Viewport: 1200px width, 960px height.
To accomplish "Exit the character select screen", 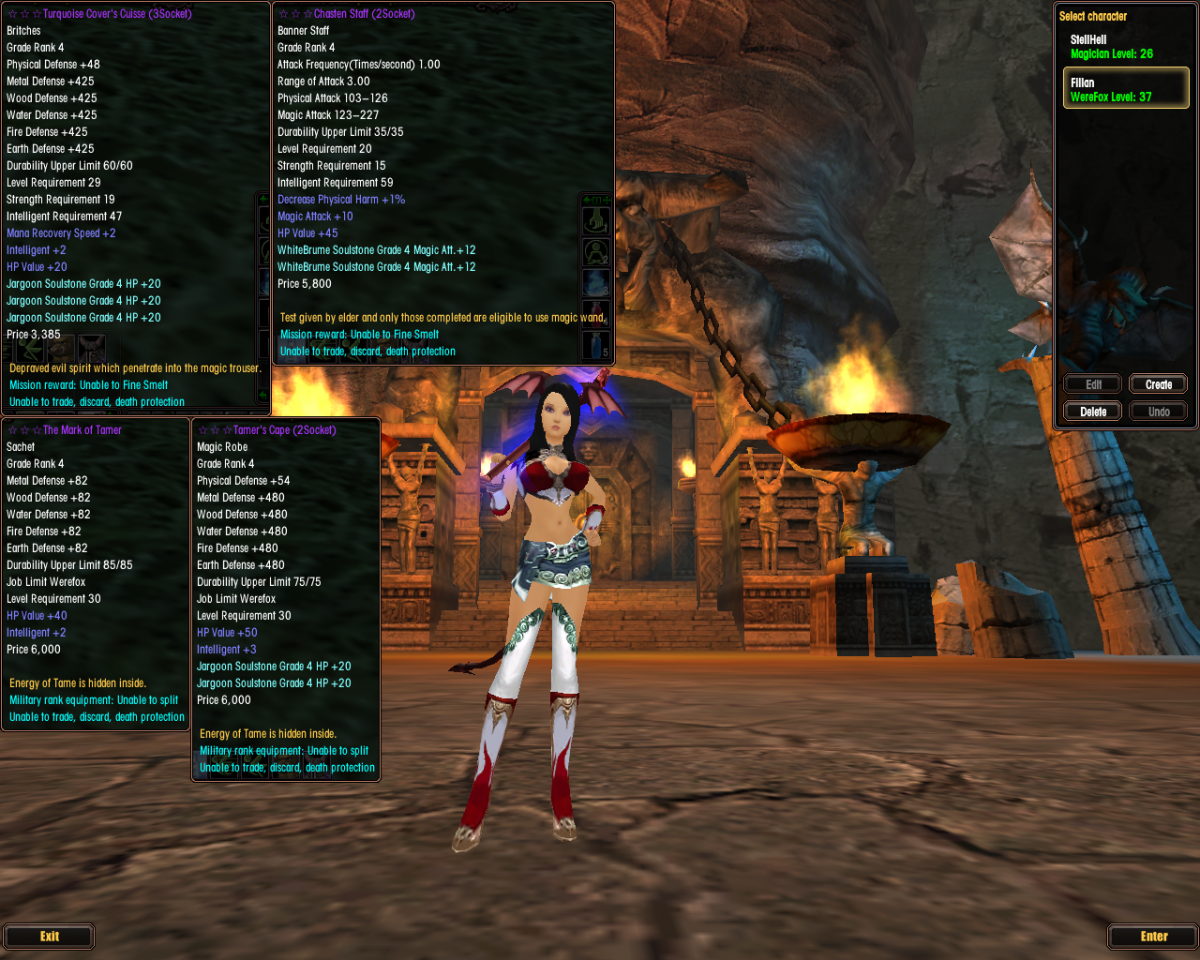I will 49,937.
